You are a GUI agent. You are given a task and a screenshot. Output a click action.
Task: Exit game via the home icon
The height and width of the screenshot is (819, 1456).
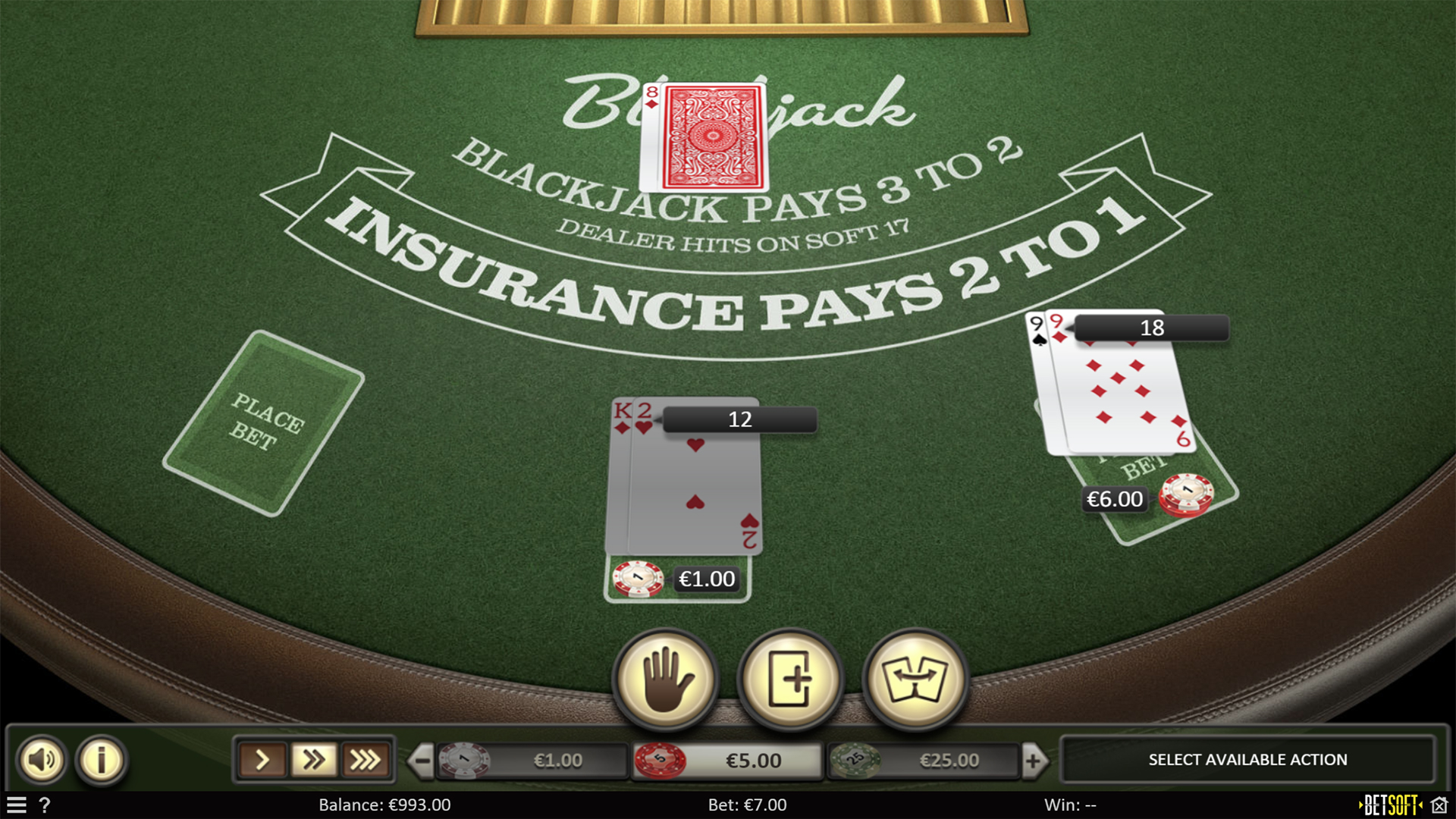pos(1440,805)
